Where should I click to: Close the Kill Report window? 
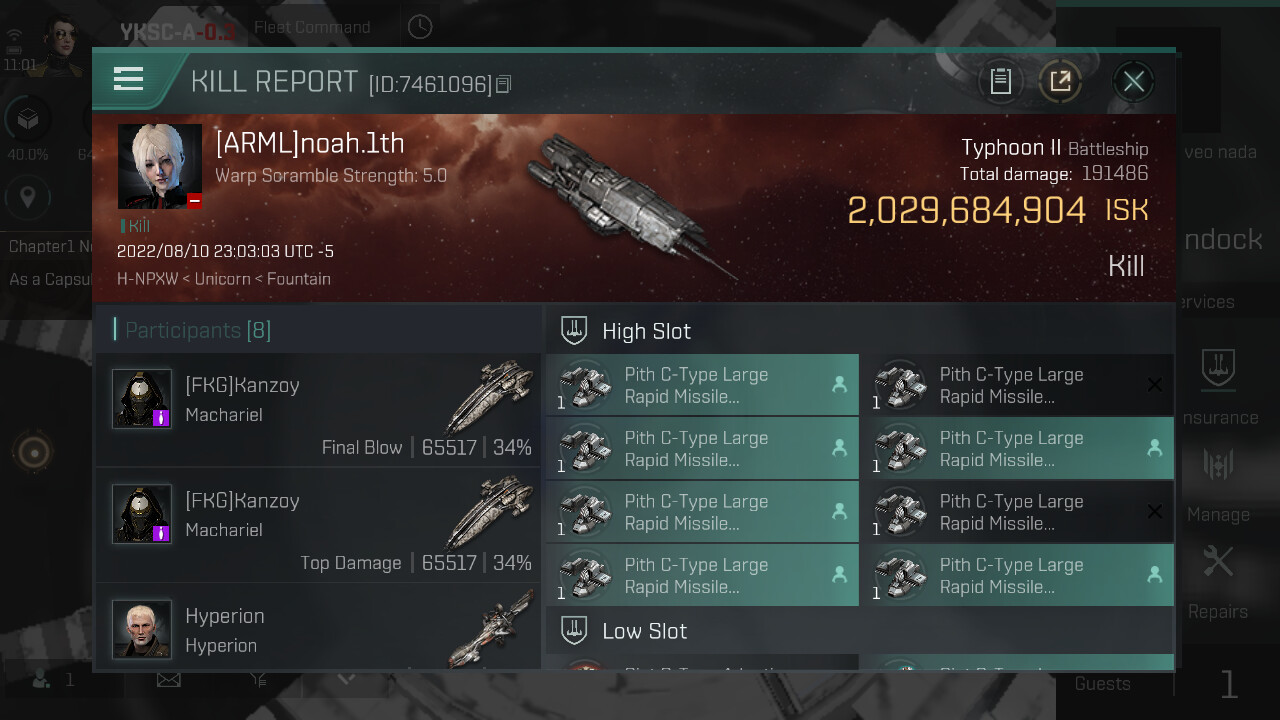(1133, 81)
